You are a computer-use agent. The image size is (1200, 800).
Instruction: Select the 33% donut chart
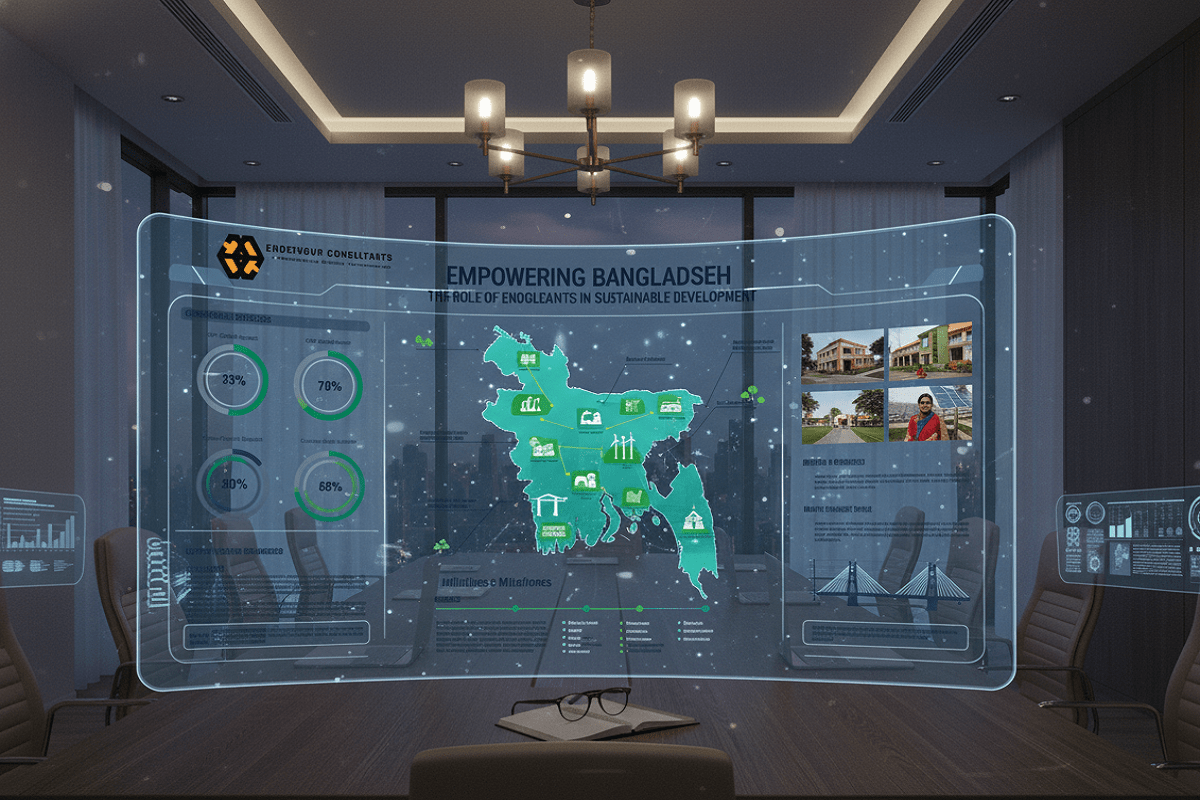[232, 380]
